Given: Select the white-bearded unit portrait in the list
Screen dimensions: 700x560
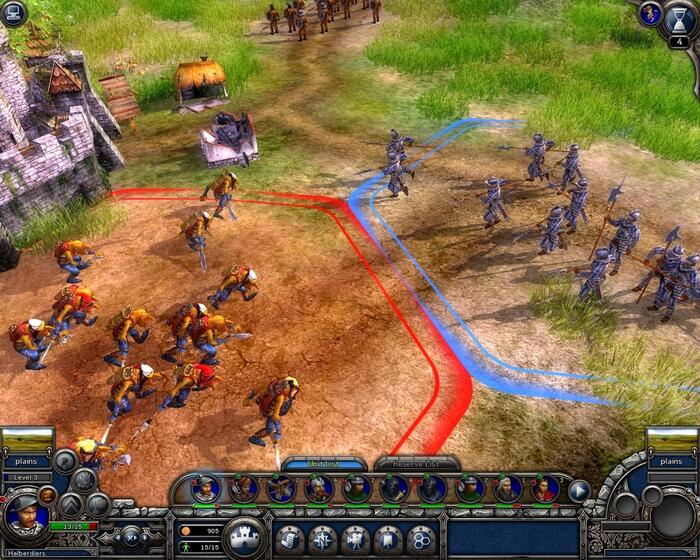Looking at the screenshot, I should pyautogui.click(x=508, y=489).
